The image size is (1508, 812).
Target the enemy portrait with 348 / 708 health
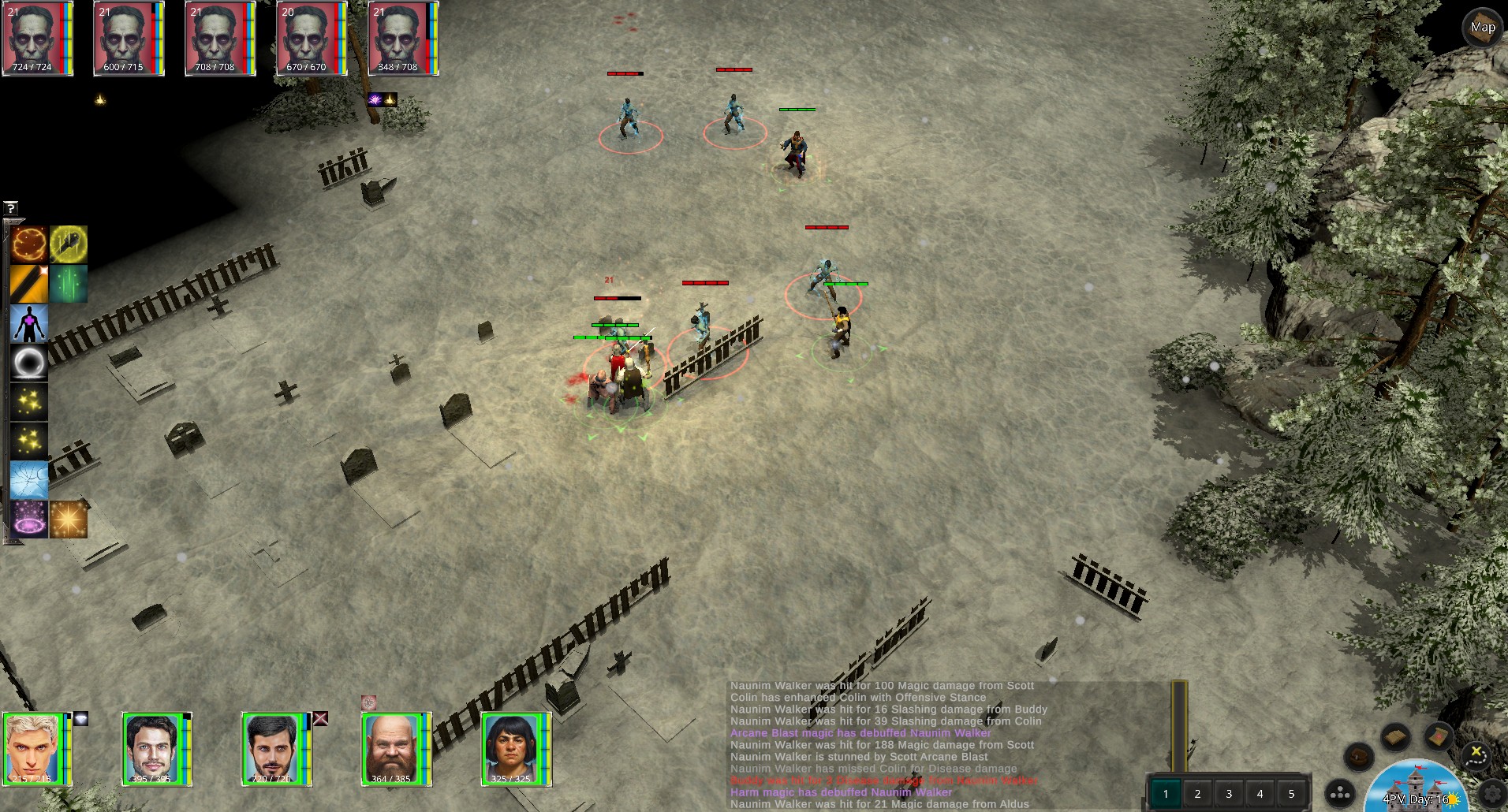[398, 38]
